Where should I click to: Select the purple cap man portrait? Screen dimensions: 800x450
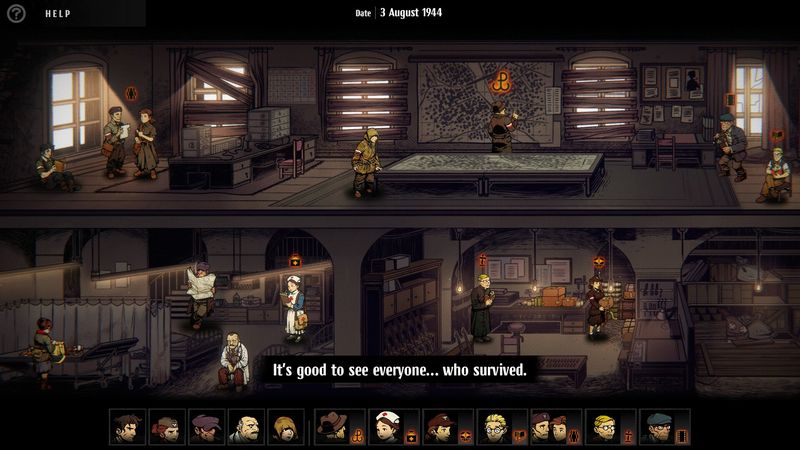[x=206, y=427]
